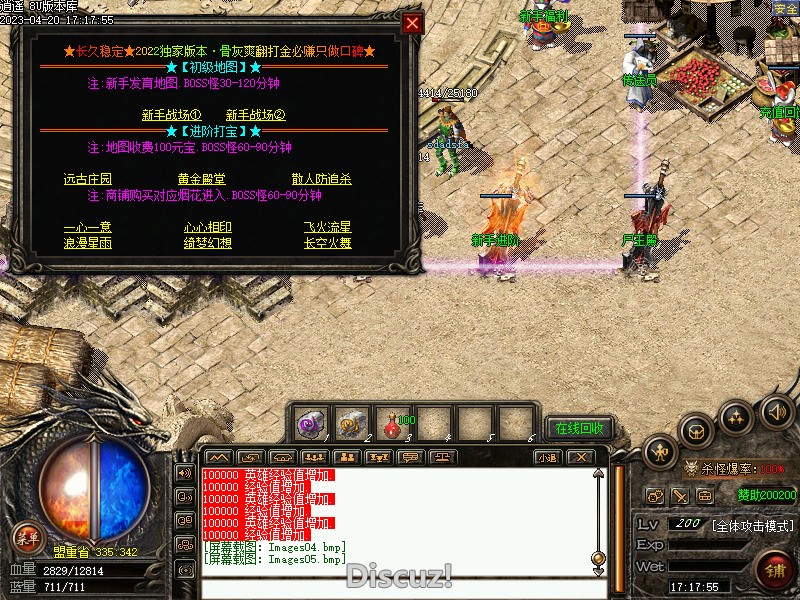Use the red potion in the hotbar

[392, 424]
